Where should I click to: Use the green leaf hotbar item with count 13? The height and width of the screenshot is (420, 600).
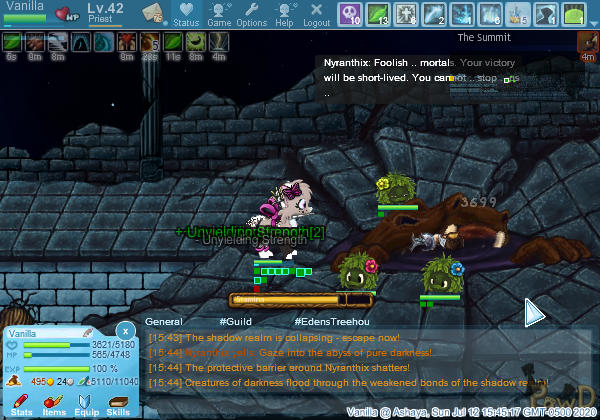378,14
